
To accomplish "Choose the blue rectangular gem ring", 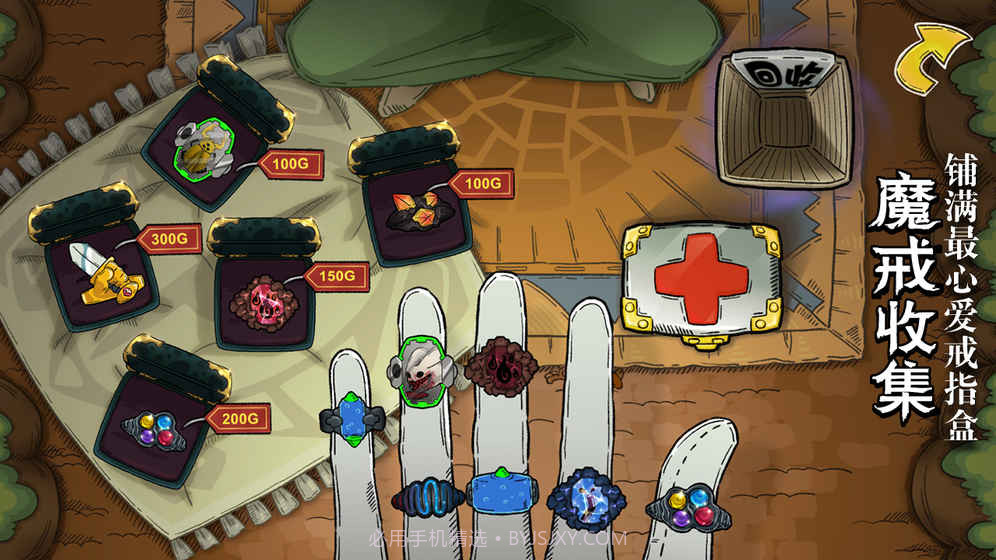I will (x=502, y=493).
